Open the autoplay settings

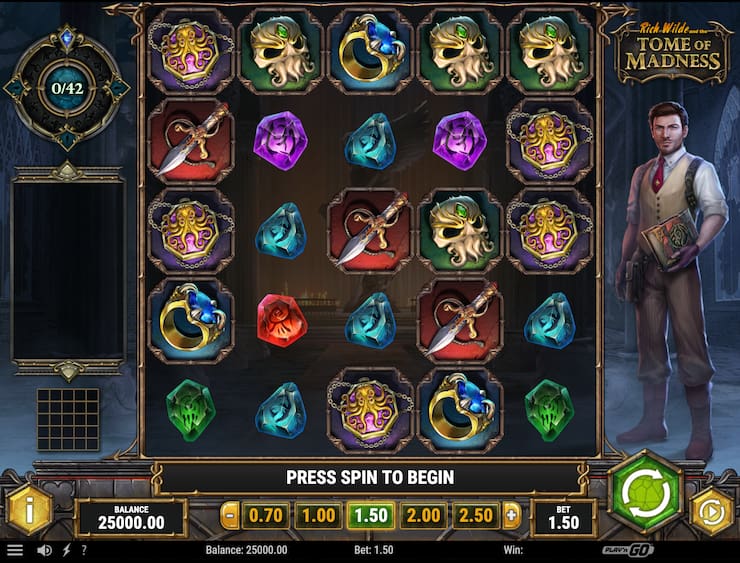(711, 511)
